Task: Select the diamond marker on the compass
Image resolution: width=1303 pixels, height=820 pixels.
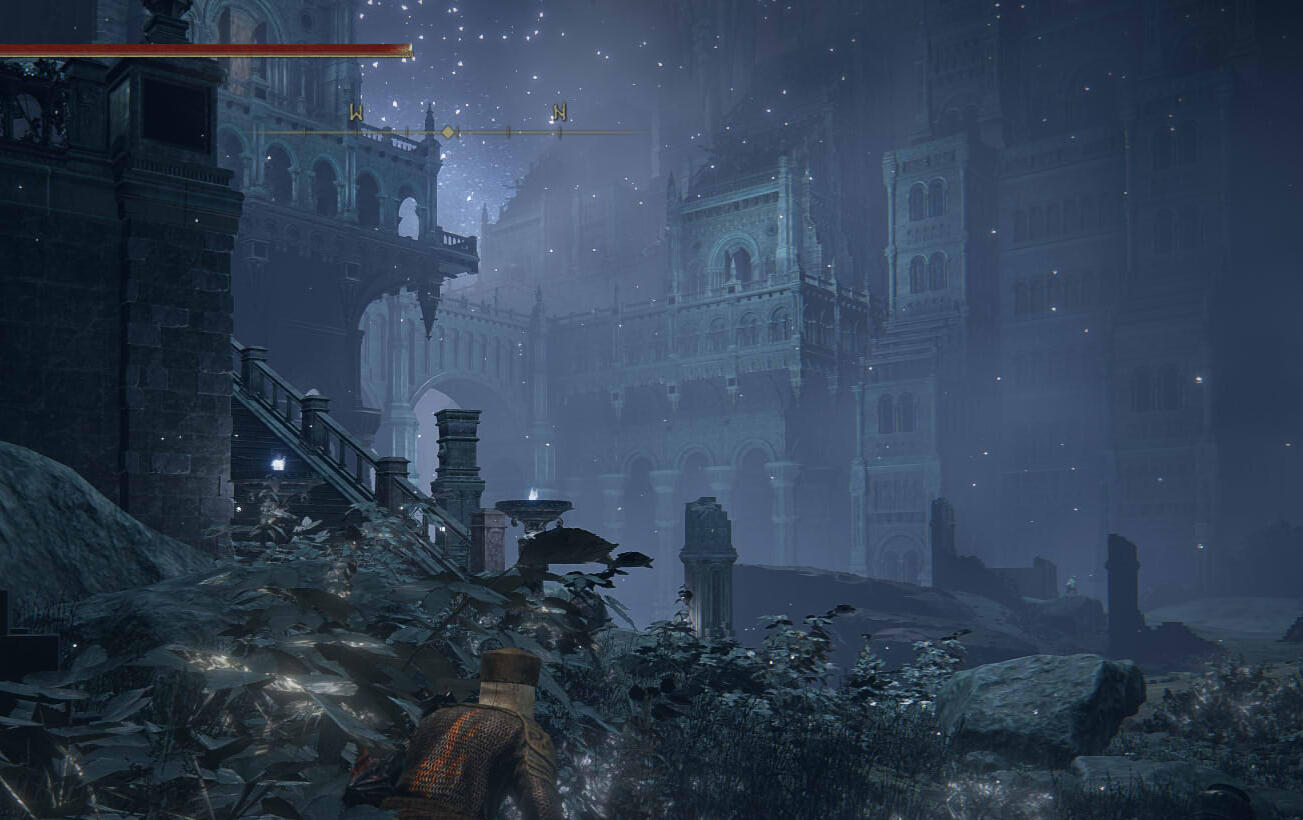Action: [448, 132]
